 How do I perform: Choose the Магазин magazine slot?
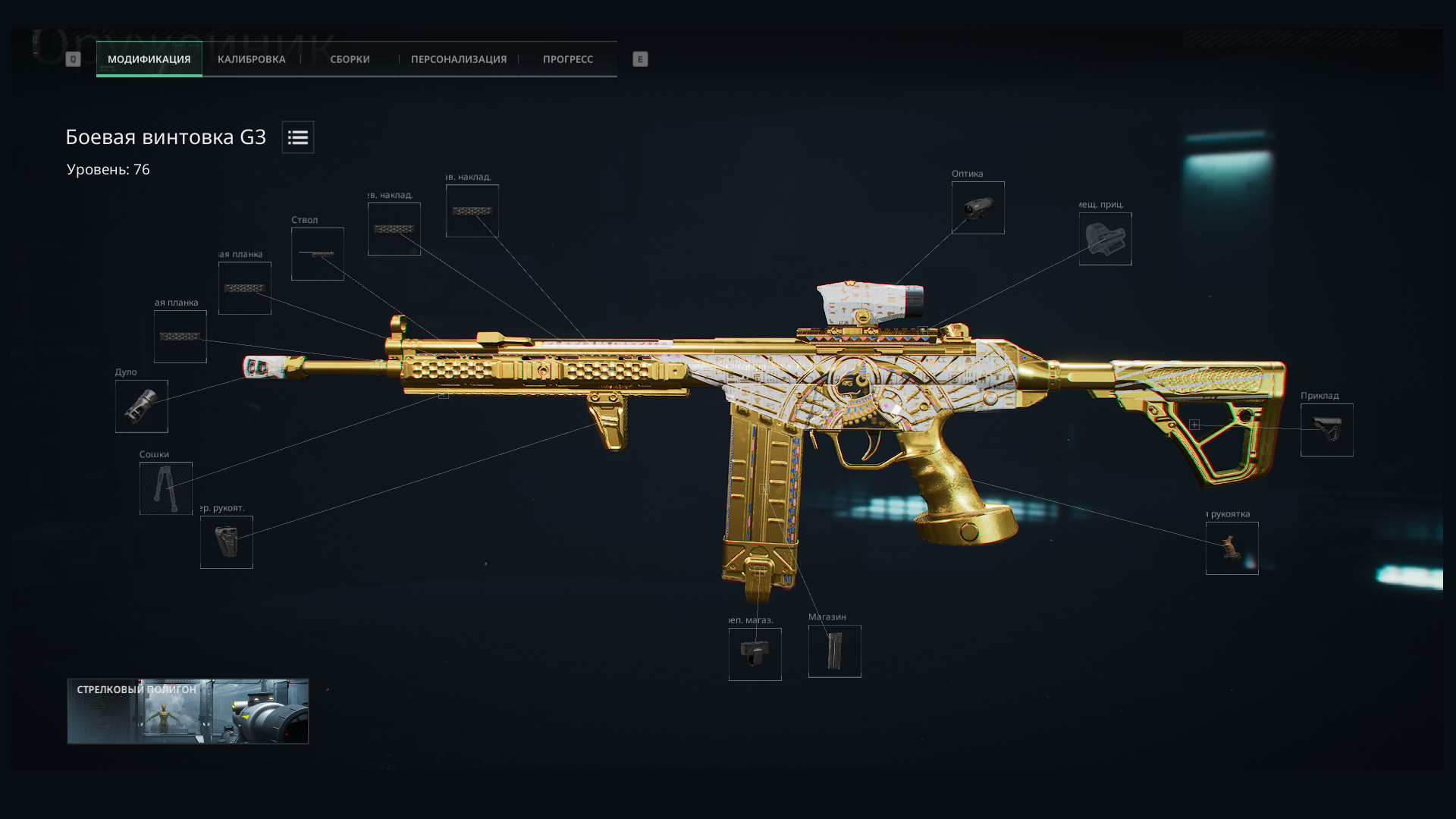(x=834, y=651)
